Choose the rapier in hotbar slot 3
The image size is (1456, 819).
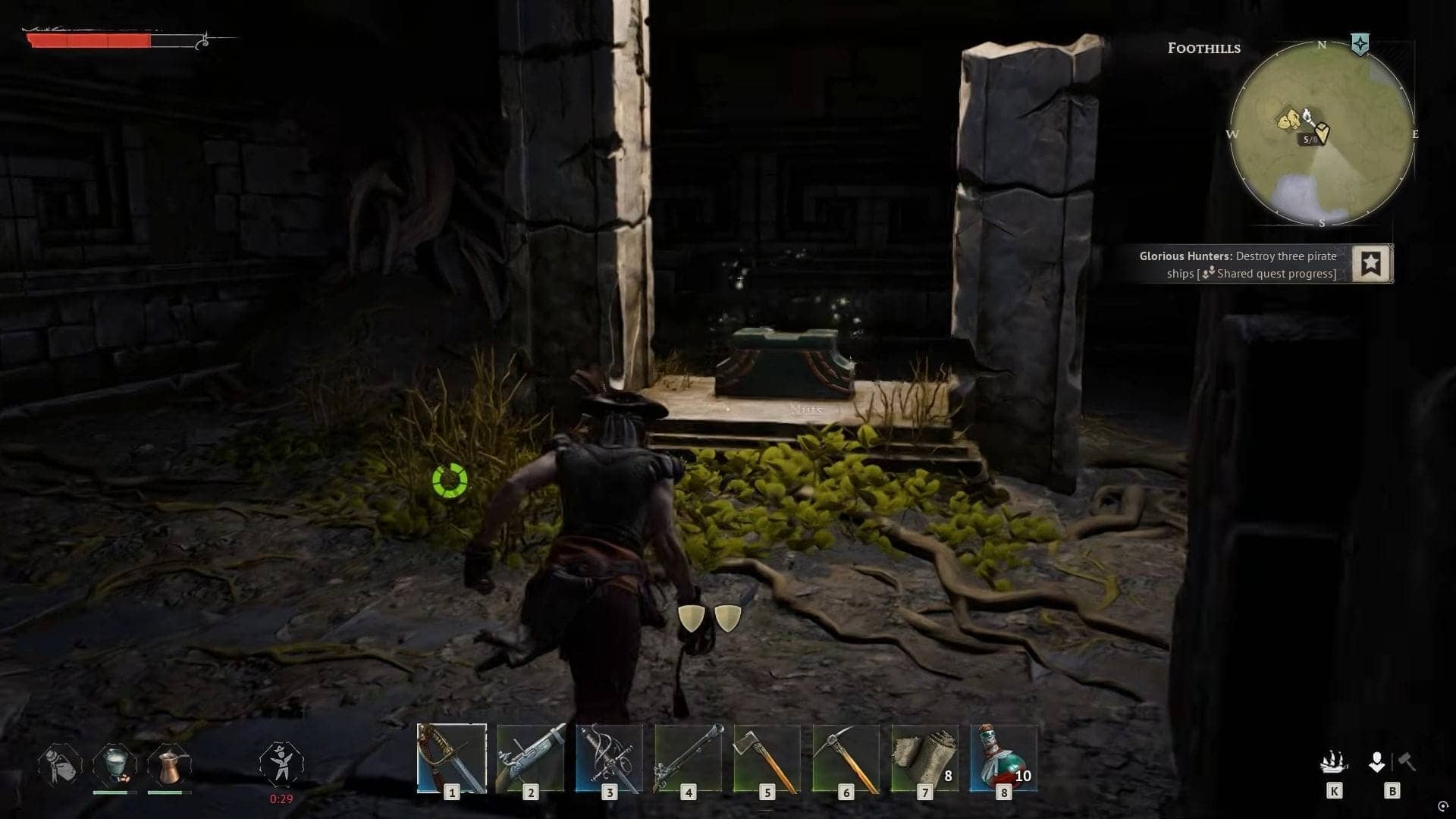click(609, 758)
